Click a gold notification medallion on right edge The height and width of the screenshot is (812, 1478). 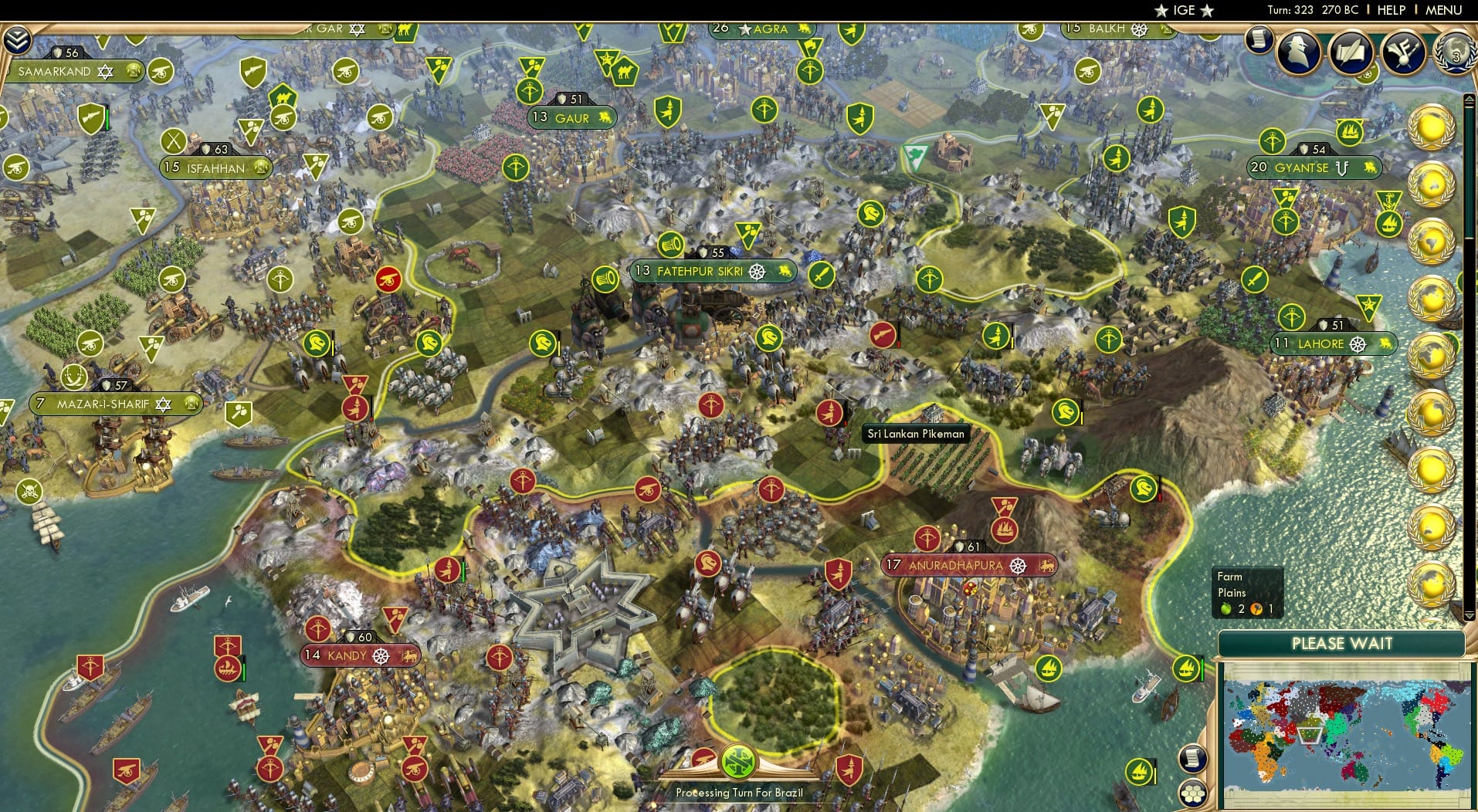(1433, 123)
